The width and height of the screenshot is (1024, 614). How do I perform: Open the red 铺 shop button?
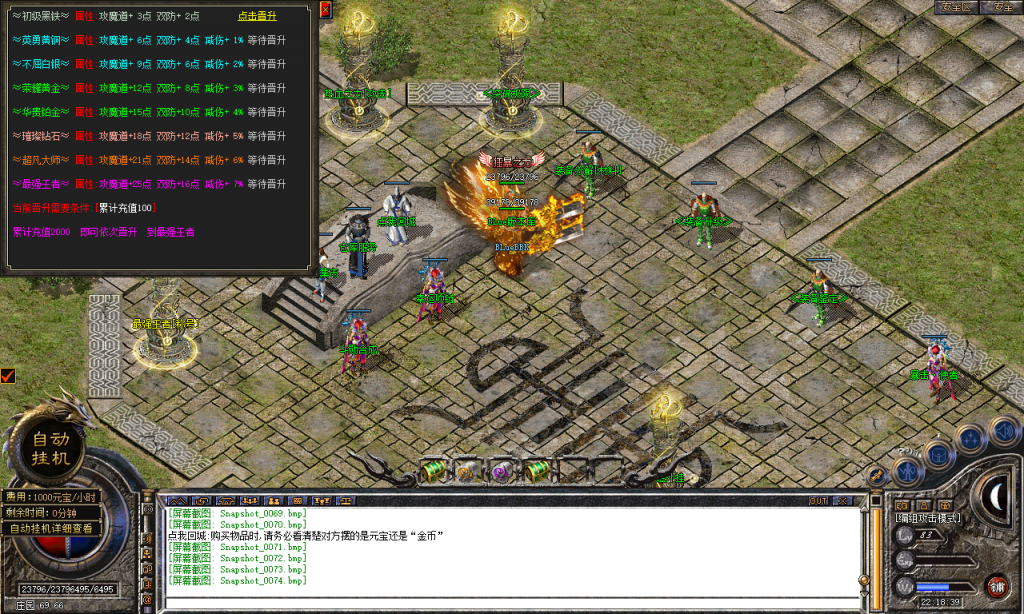pos(997,586)
